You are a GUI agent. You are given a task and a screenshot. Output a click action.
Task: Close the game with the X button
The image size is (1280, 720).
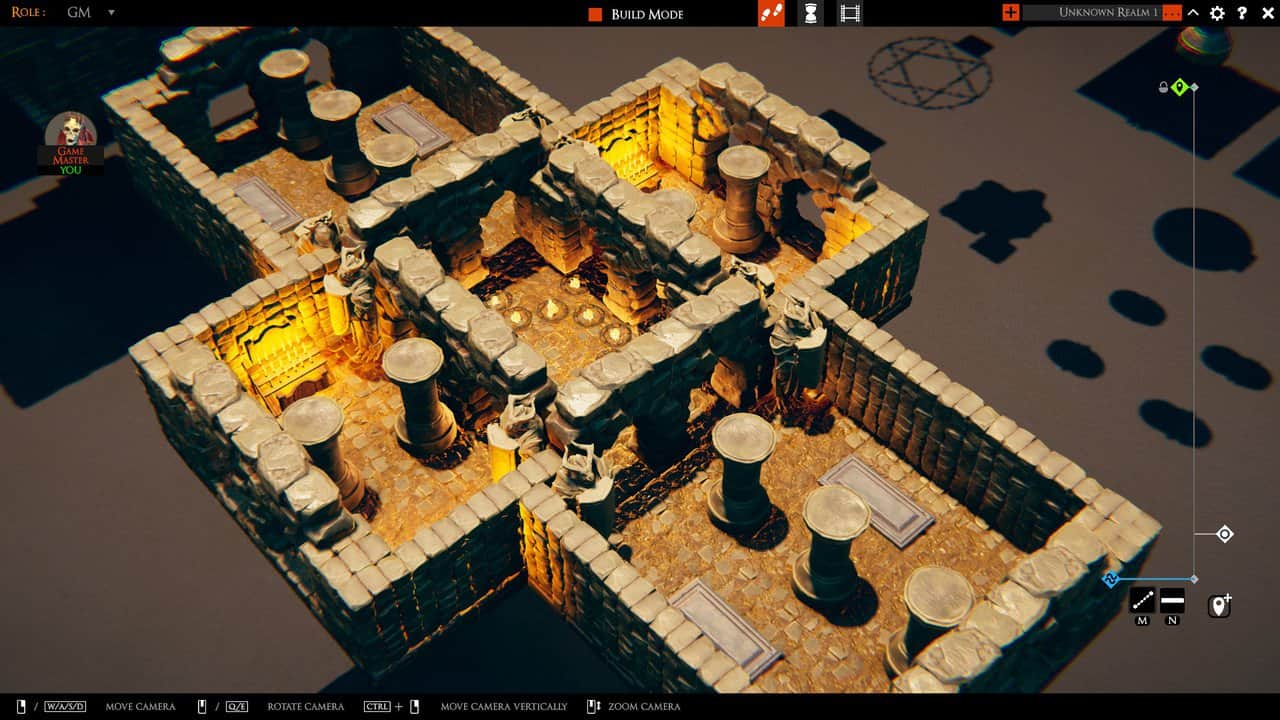pyautogui.click(x=1266, y=13)
